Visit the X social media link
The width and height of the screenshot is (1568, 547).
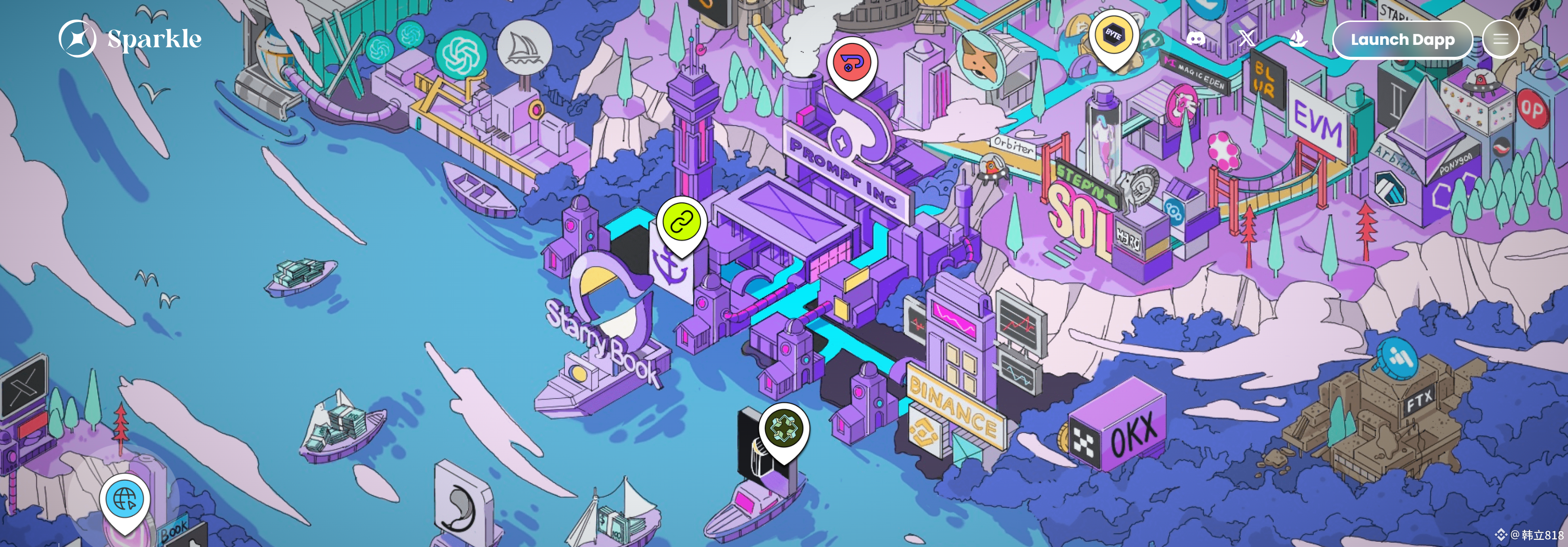1246,39
